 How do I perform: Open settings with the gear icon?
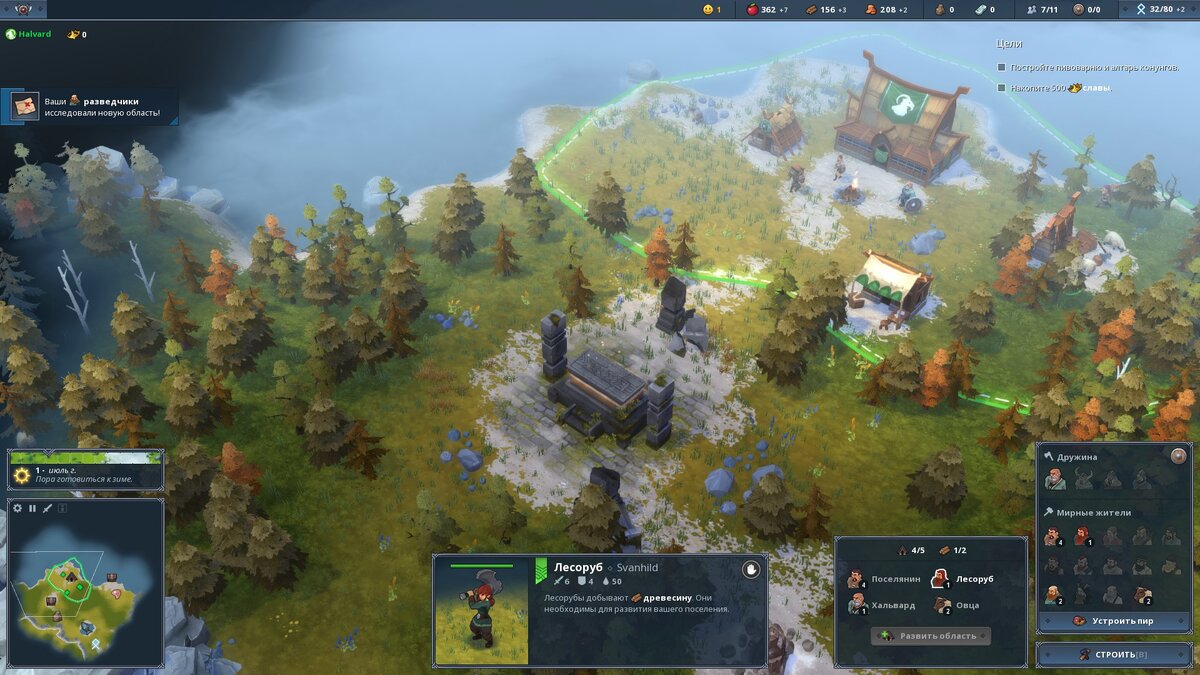click(x=17, y=508)
